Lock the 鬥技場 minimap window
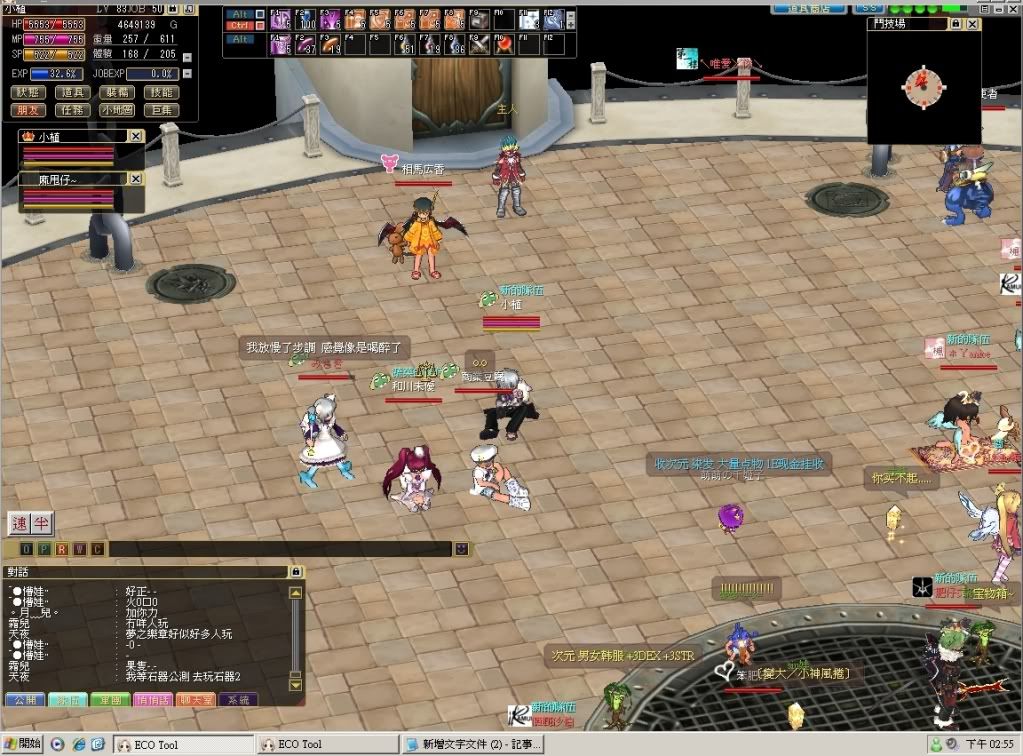The width and height of the screenshot is (1023, 756). coord(956,22)
